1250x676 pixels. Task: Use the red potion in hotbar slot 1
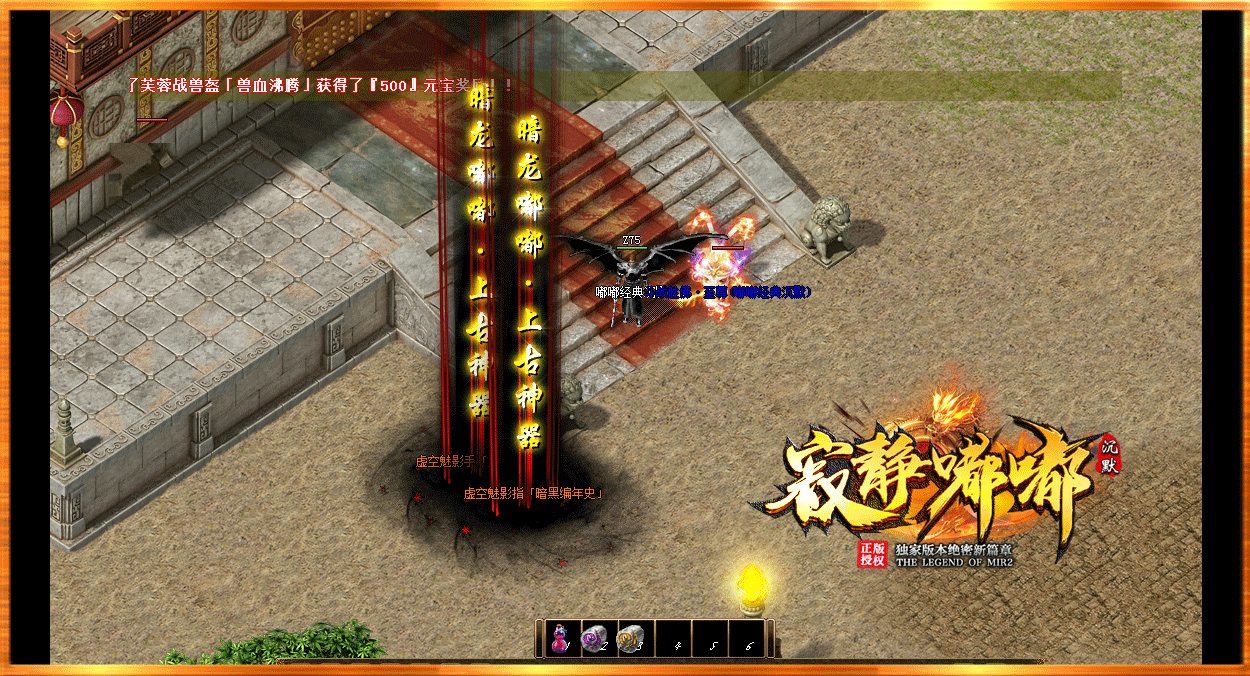[x=560, y=637]
